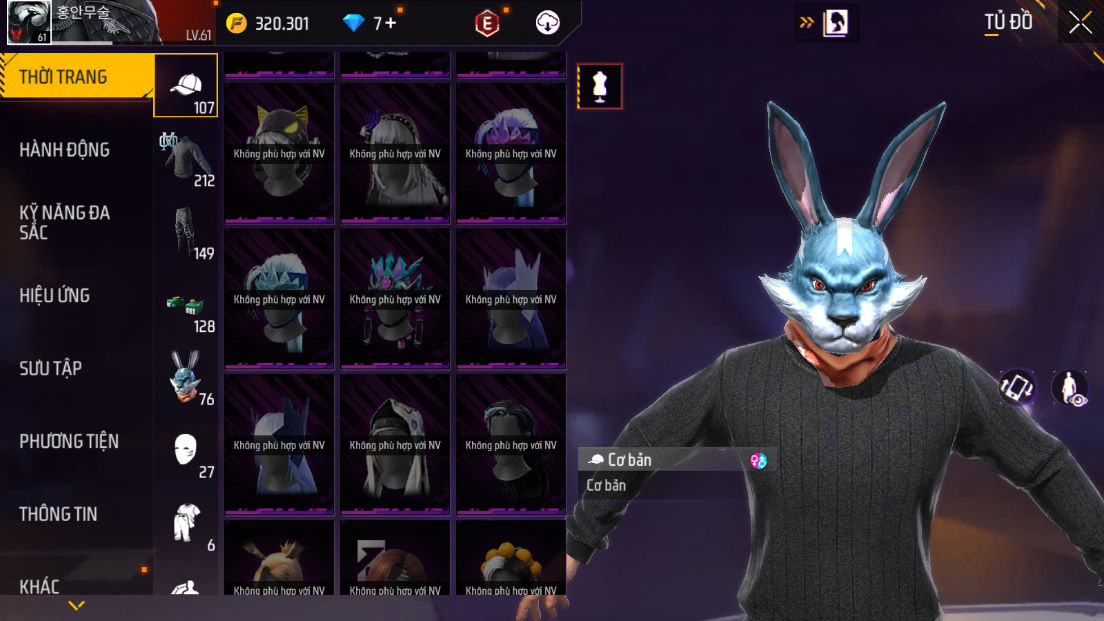Open the HIỆU ỨNG tab
This screenshot has width=1104, height=621.
55,295
